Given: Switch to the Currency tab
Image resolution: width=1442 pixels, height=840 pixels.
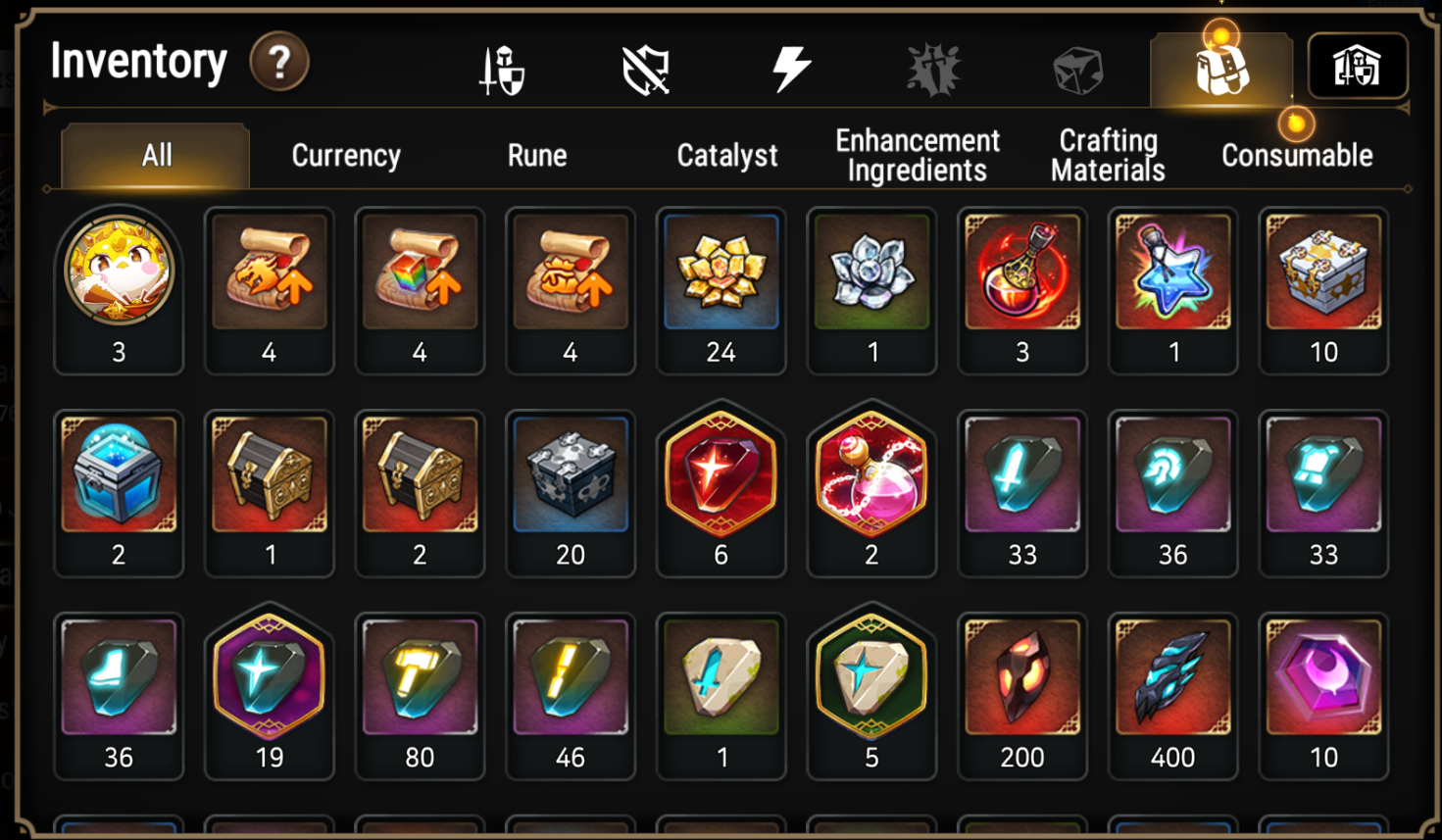Looking at the screenshot, I should coord(345,154).
